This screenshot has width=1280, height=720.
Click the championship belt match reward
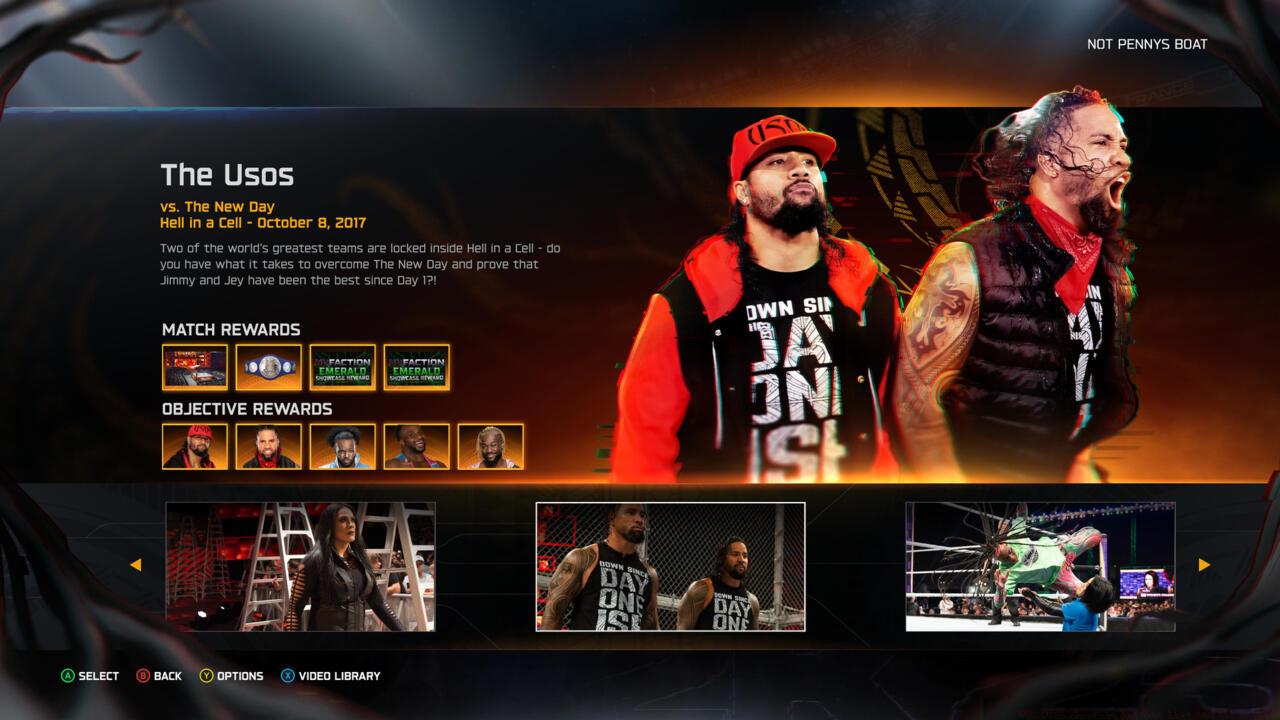click(x=268, y=367)
